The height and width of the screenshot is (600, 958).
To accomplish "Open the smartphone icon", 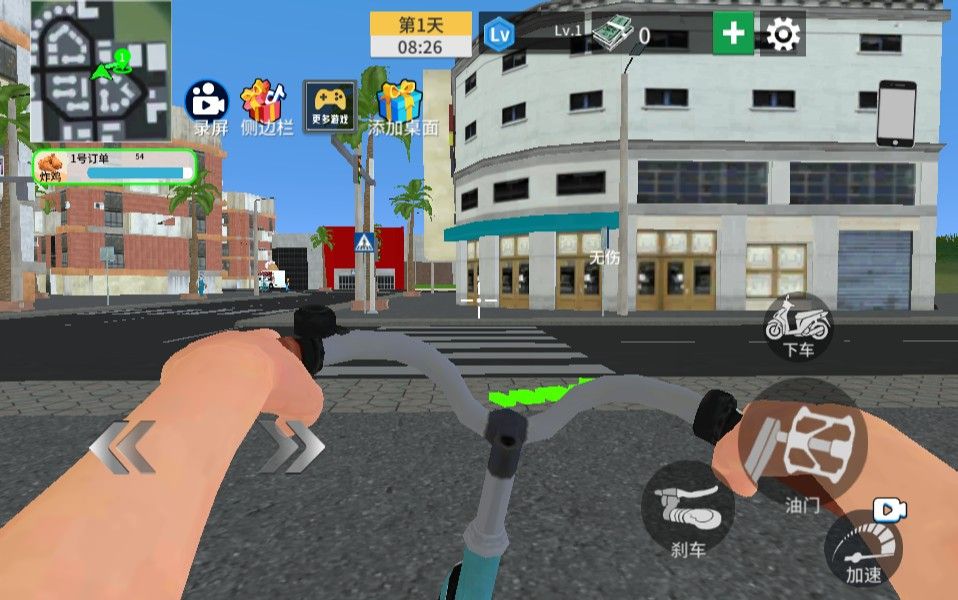I will [897, 113].
